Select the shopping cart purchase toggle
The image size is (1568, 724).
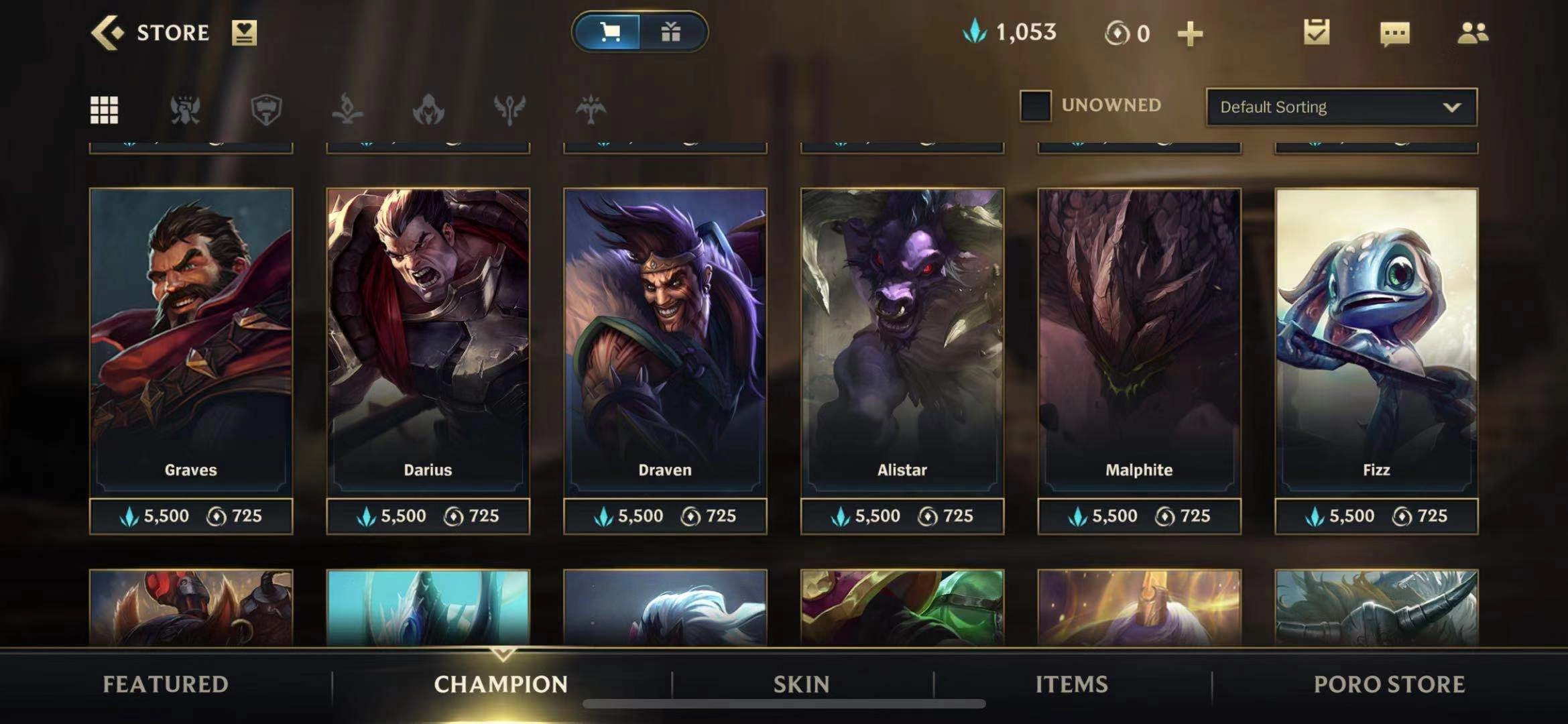tap(609, 32)
